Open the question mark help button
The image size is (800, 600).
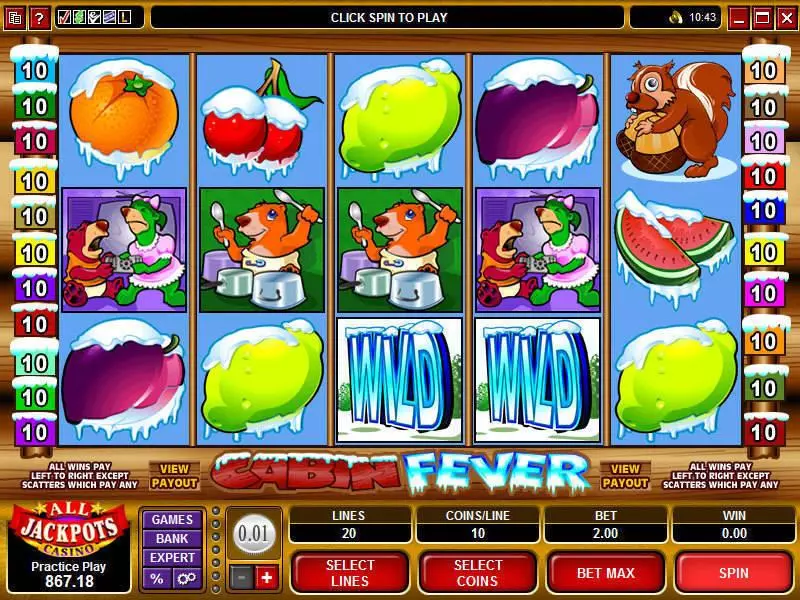(x=40, y=17)
